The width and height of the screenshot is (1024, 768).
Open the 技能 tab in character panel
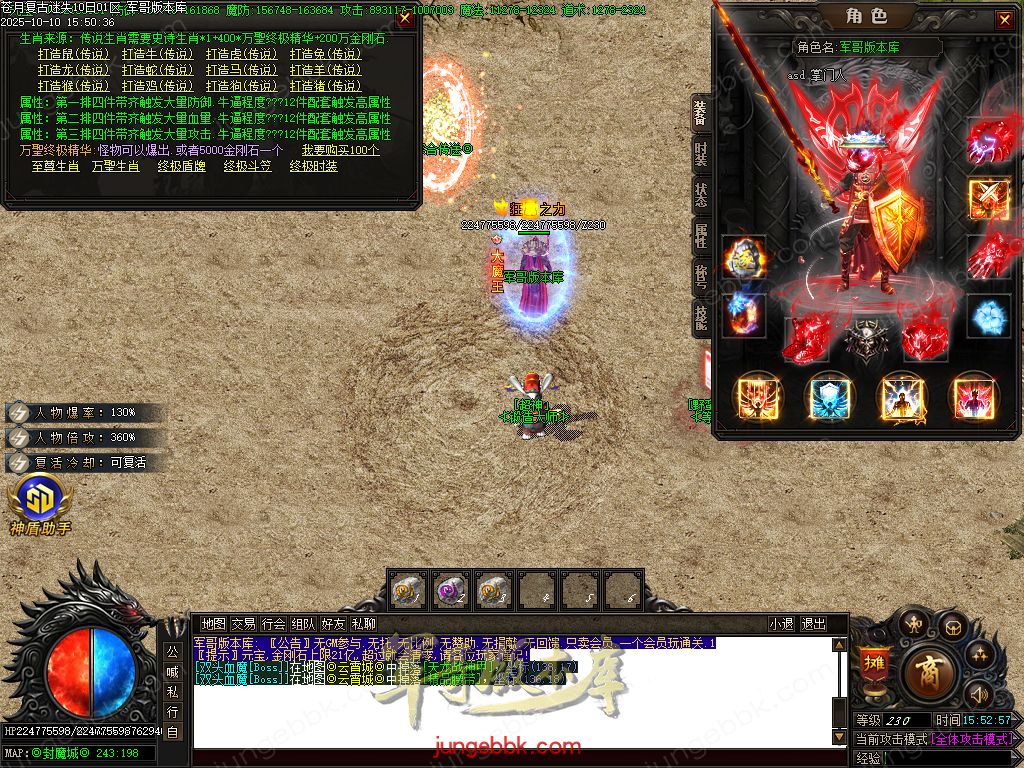tap(701, 317)
